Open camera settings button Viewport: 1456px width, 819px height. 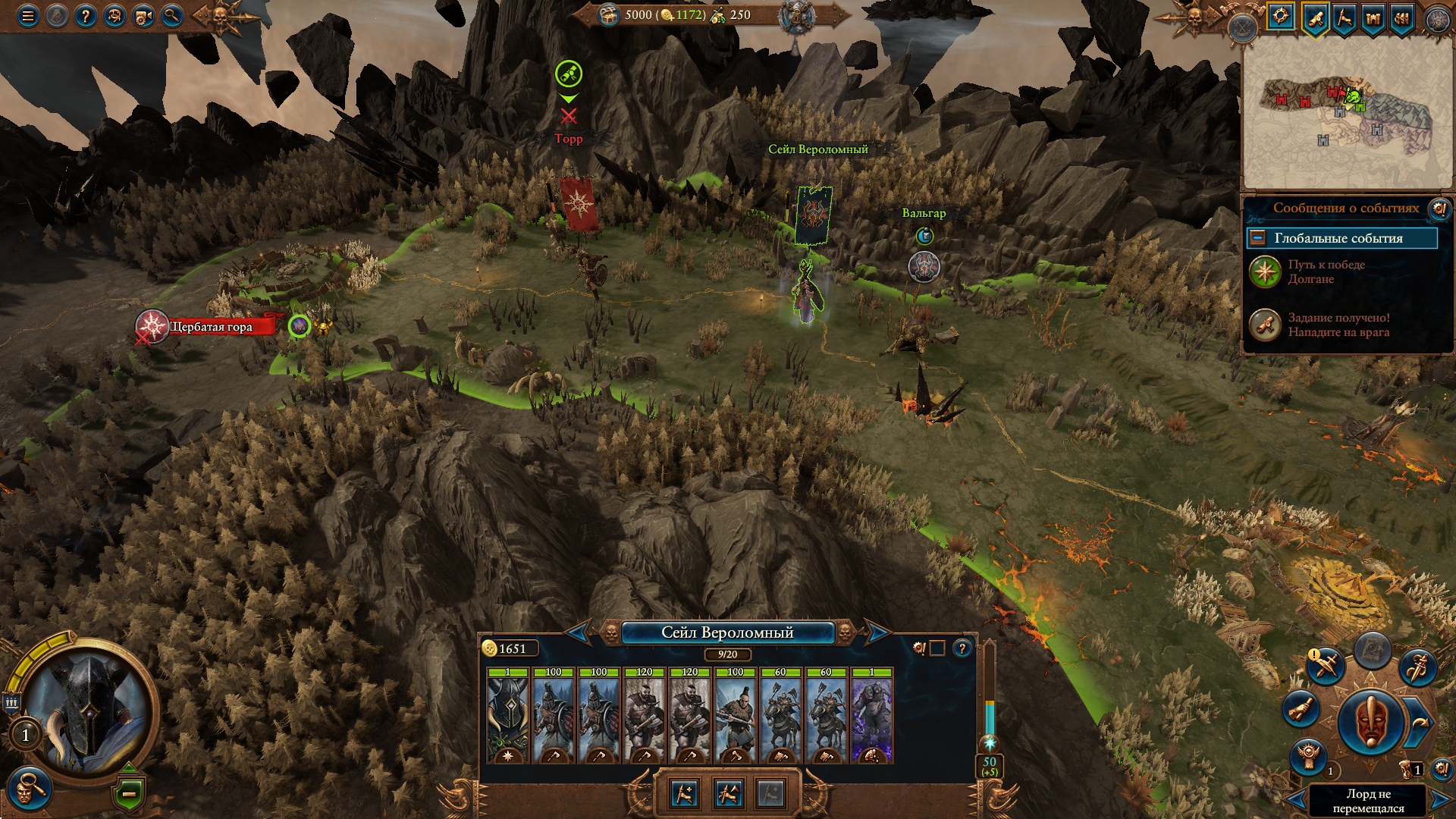[143, 15]
